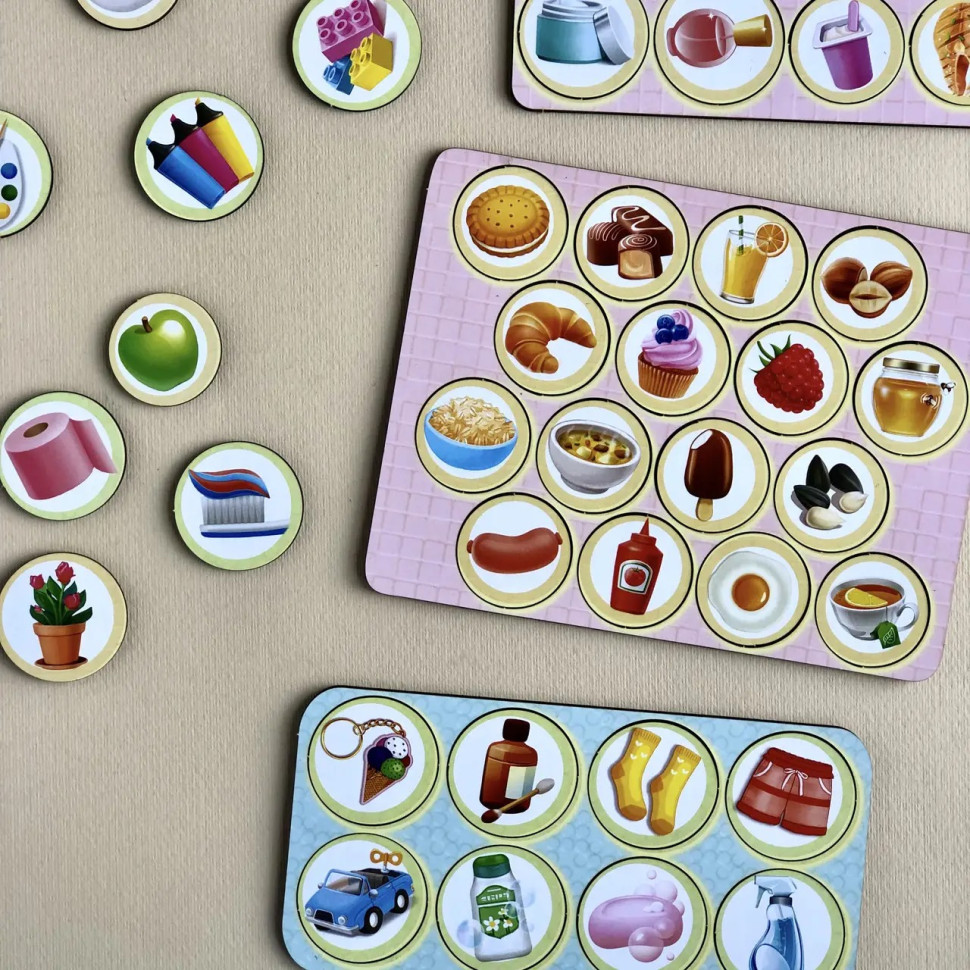Pick the pink toilet paper roll token

(x=61, y=455)
